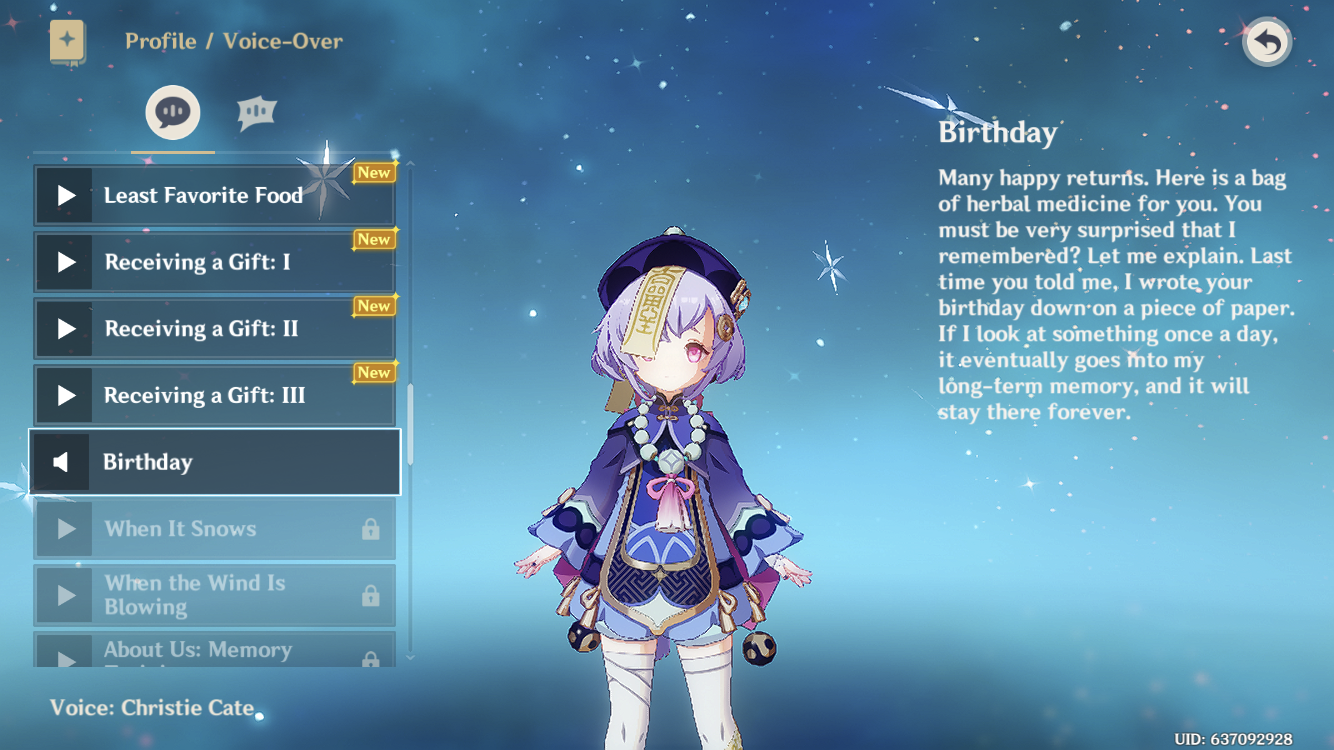Click the back arrow in top-right corner
1334x750 pixels.
point(1266,41)
